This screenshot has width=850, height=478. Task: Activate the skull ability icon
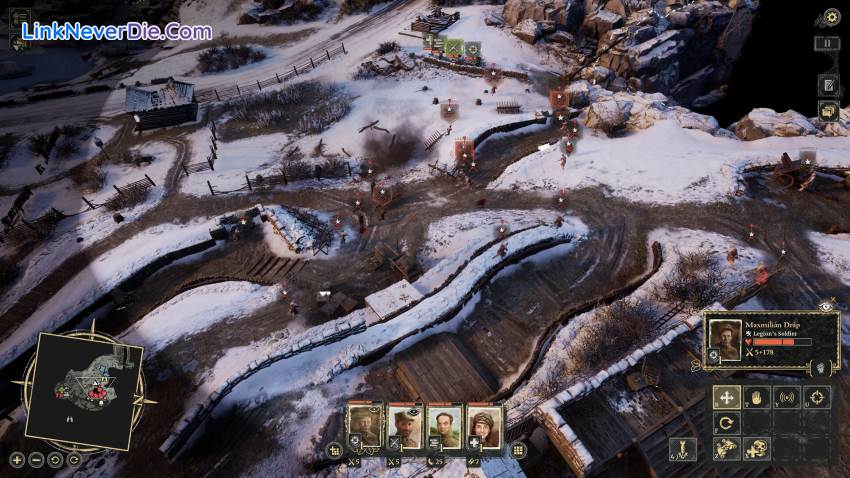757,449
